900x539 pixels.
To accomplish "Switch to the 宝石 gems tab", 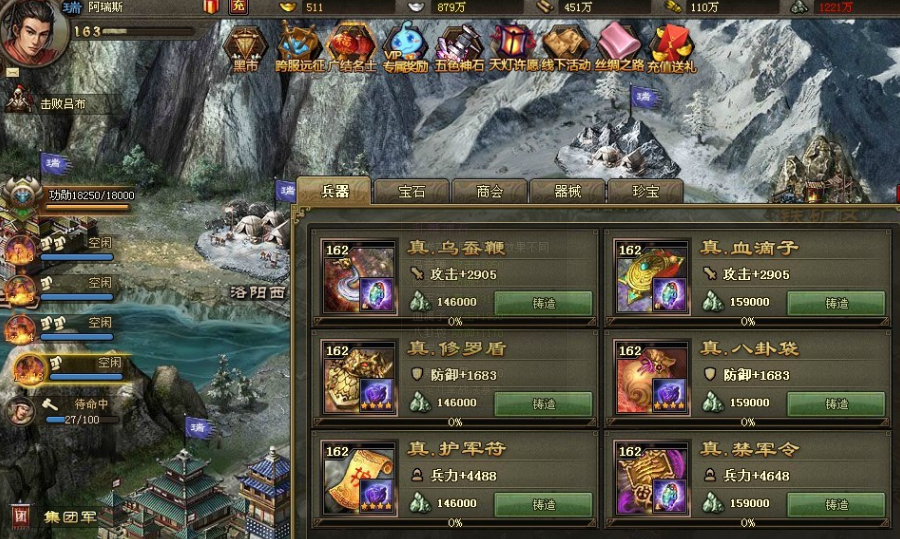I will point(412,191).
